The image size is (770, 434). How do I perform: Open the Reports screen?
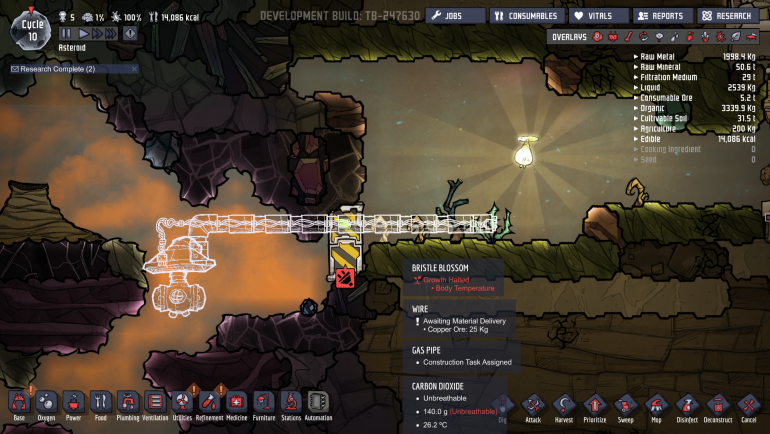(x=661, y=16)
